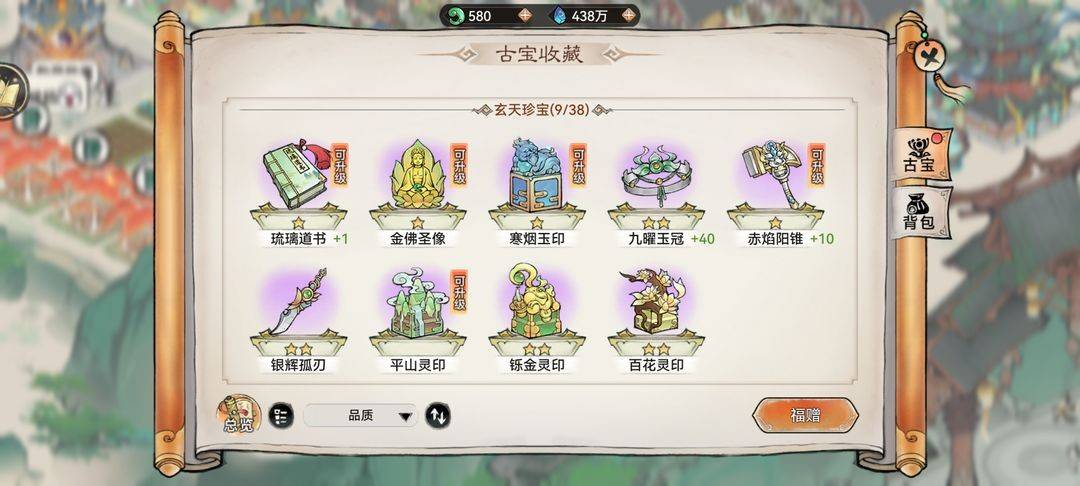Open the 背包 bag tab

(918, 212)
